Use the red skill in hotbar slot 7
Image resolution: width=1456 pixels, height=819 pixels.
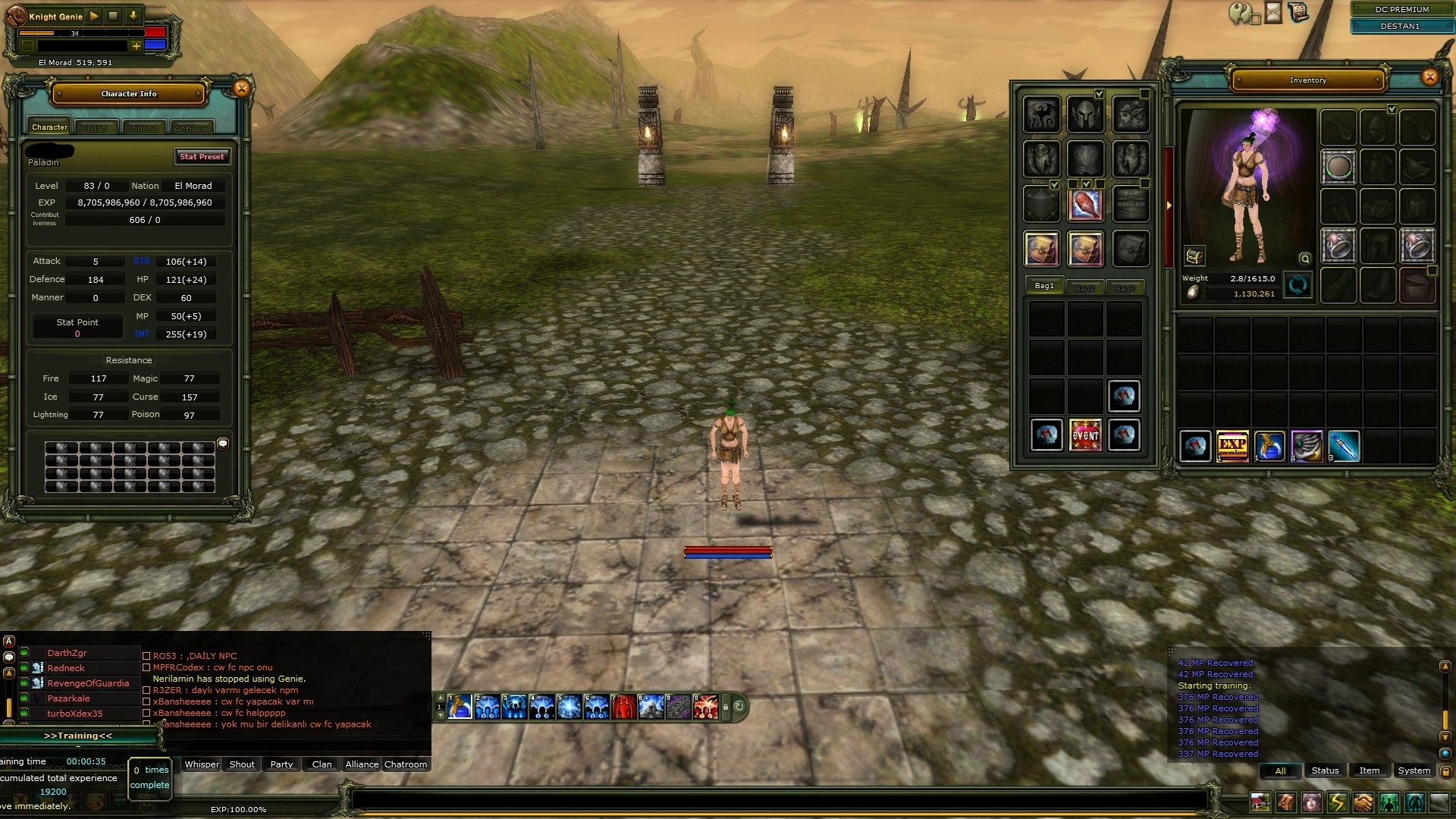[623, 707]
